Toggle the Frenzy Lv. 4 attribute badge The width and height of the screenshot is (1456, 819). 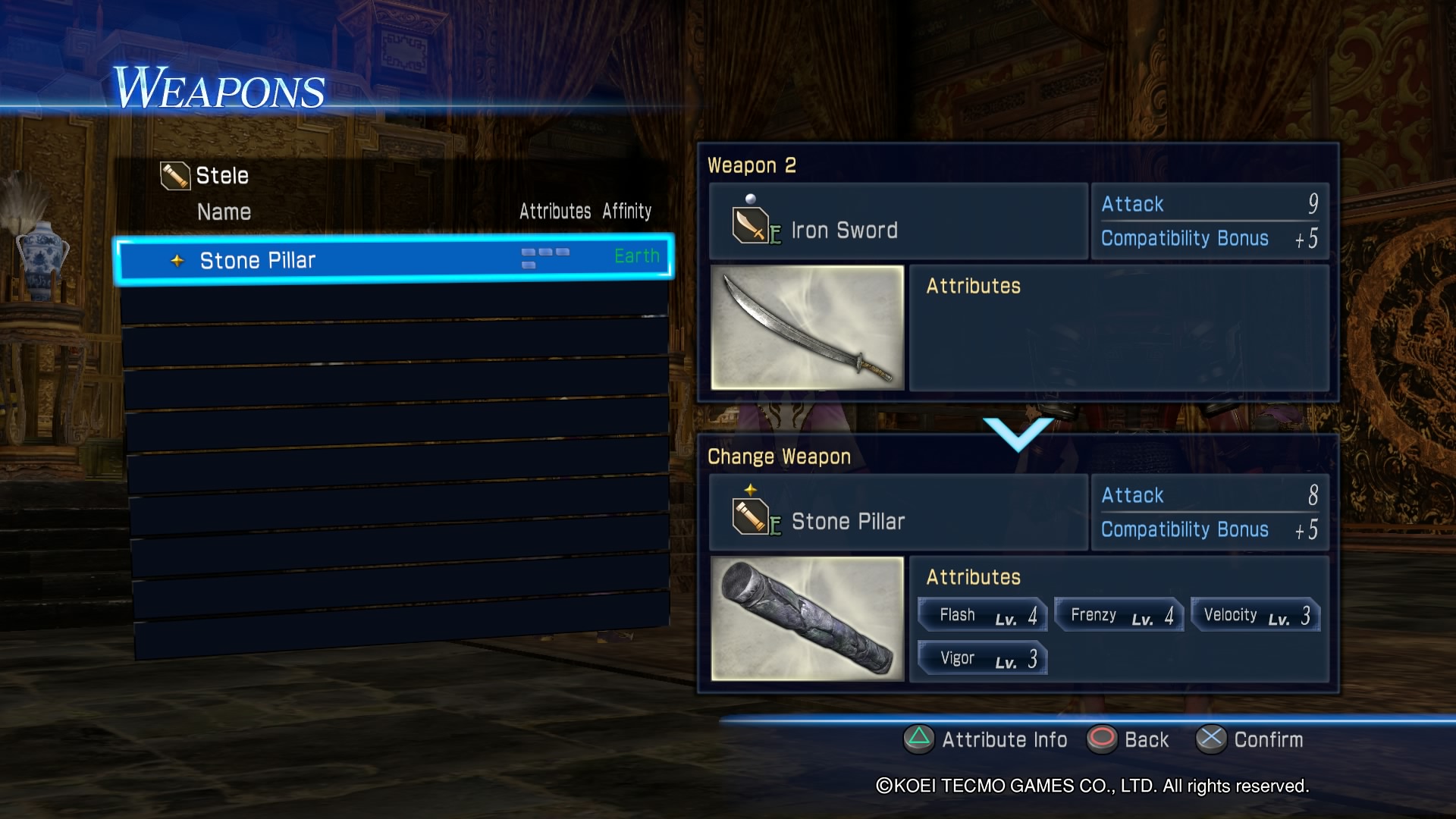pyautogui.click(x=1118, y=614)
